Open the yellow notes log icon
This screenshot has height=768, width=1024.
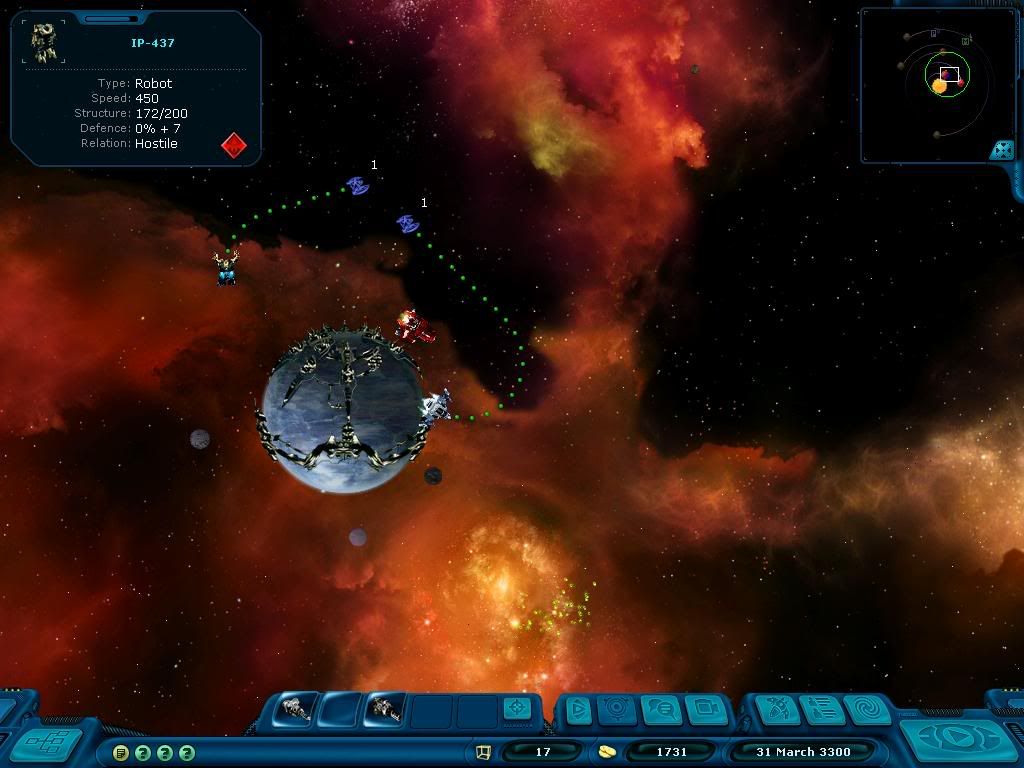[120, 752]
